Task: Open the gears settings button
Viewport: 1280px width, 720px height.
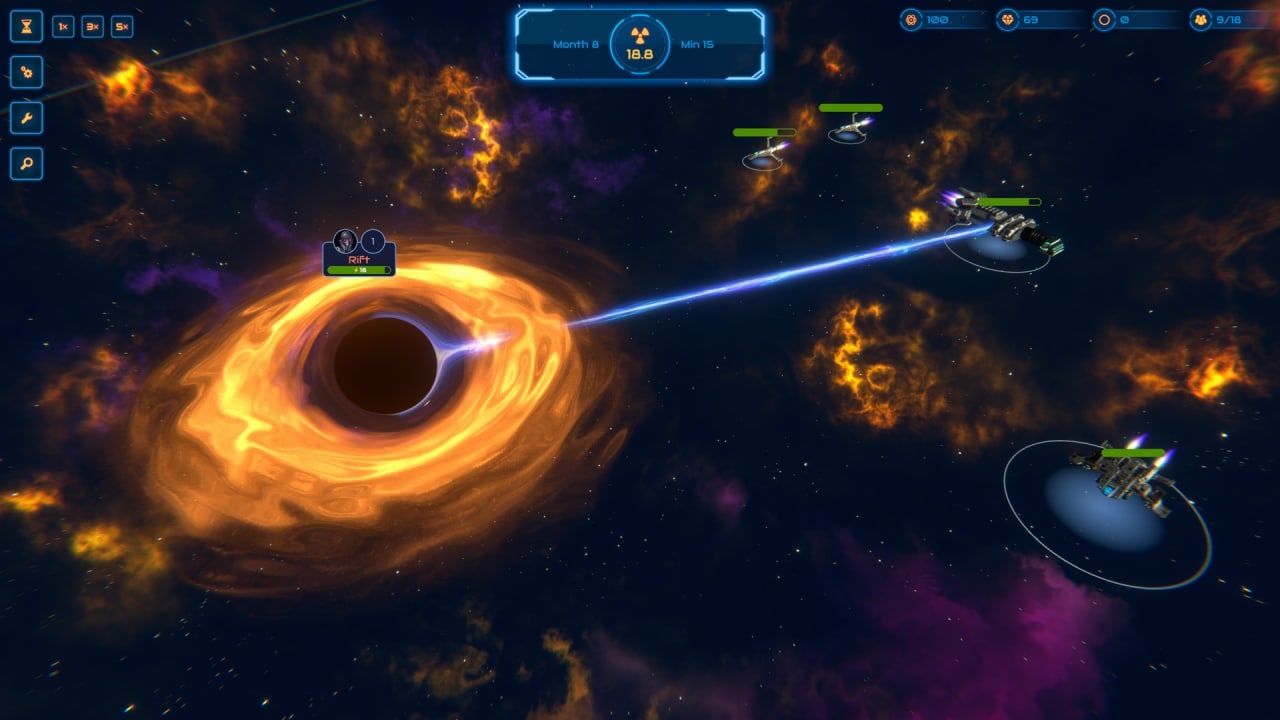Action: 26,72
